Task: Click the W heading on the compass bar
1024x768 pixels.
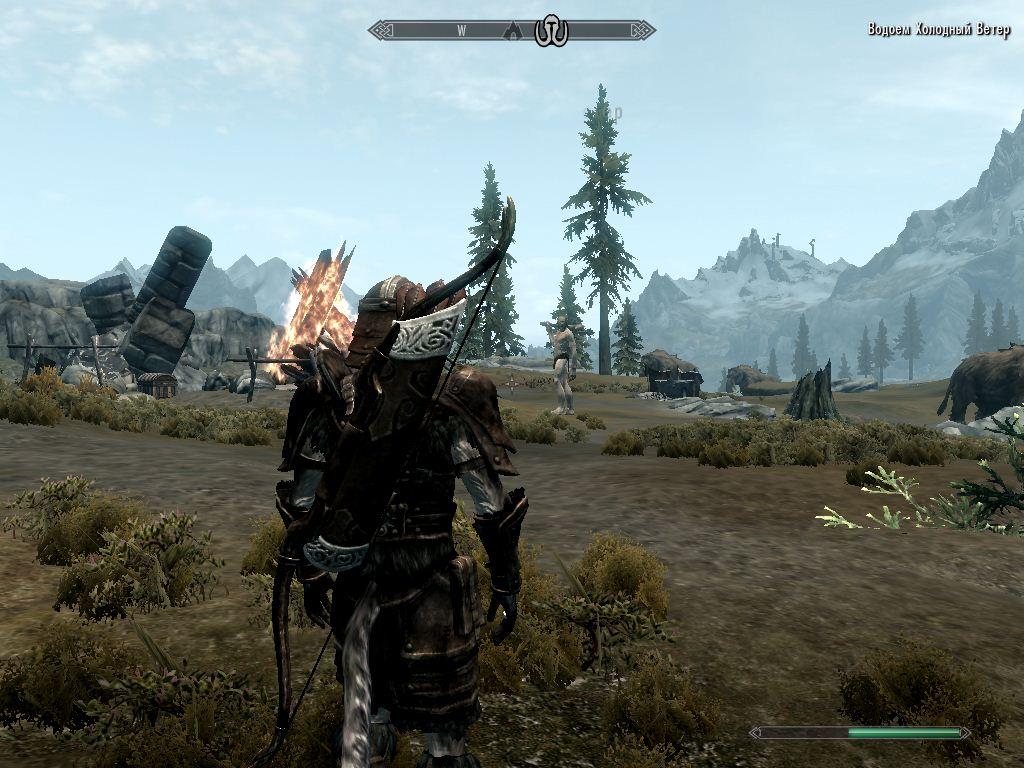Action: [x=462, y=30]
